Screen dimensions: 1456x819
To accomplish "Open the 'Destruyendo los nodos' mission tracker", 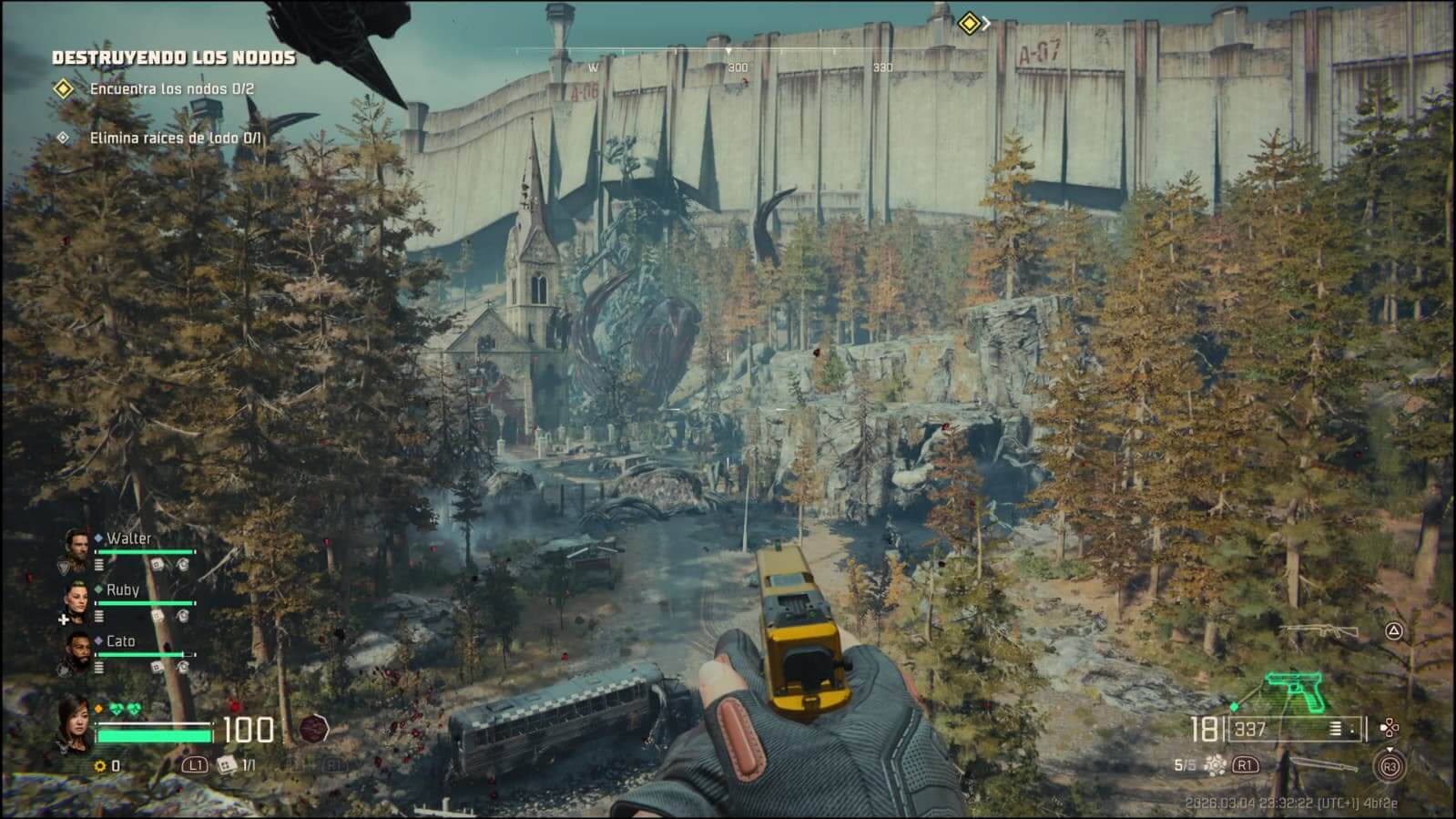I will click(174, 57).
